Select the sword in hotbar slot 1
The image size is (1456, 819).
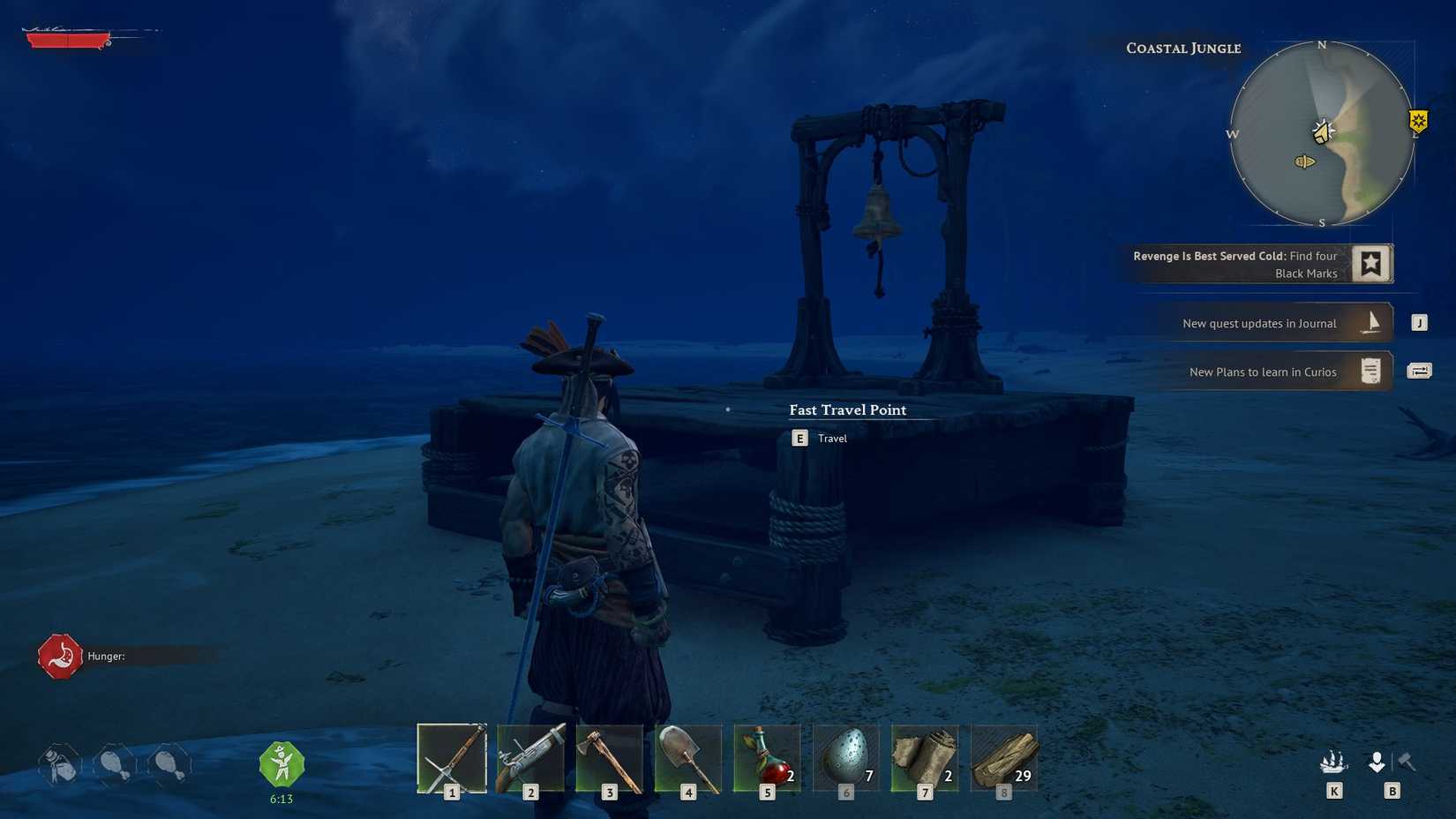(x=452, y=757)
